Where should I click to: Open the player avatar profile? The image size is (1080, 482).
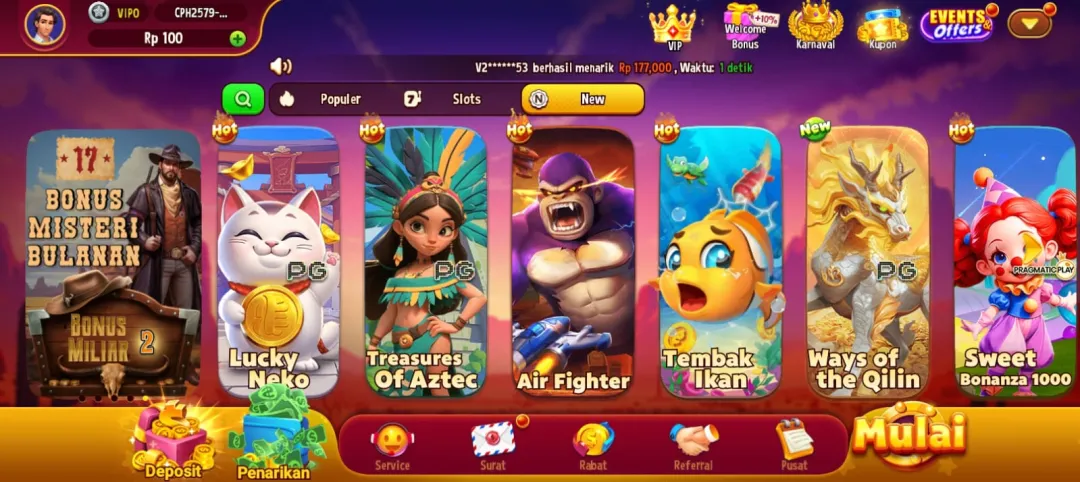pos(44,24)
